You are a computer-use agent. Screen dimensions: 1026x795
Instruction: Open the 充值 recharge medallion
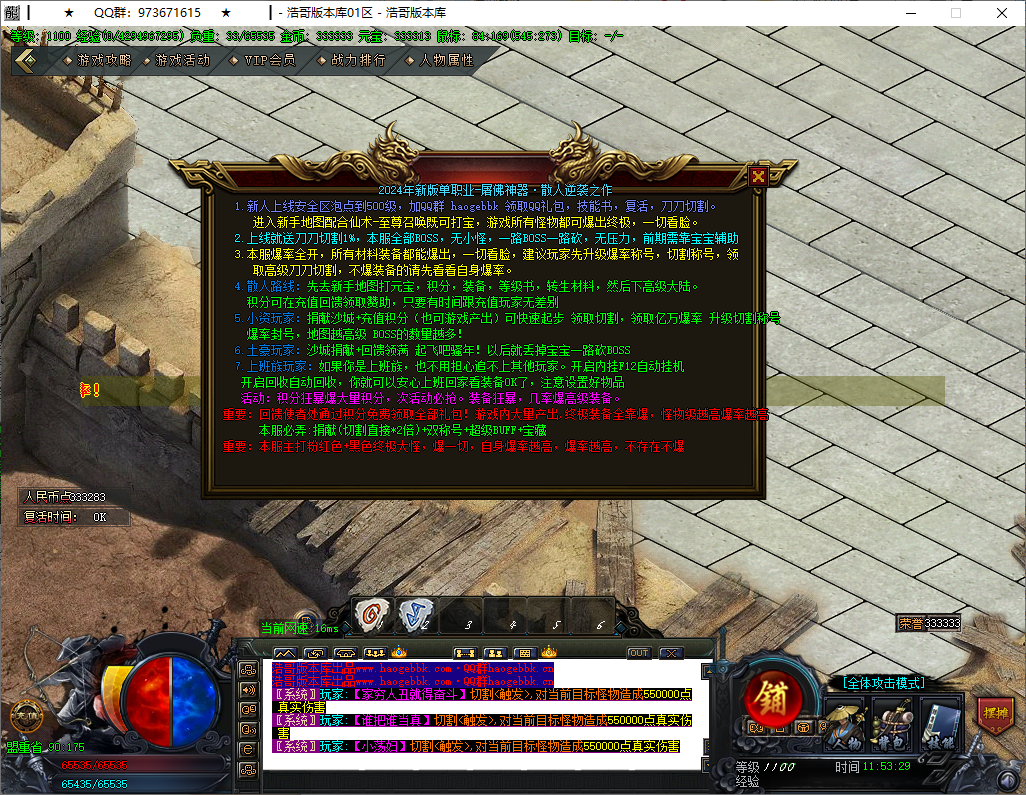click(25, 715)
